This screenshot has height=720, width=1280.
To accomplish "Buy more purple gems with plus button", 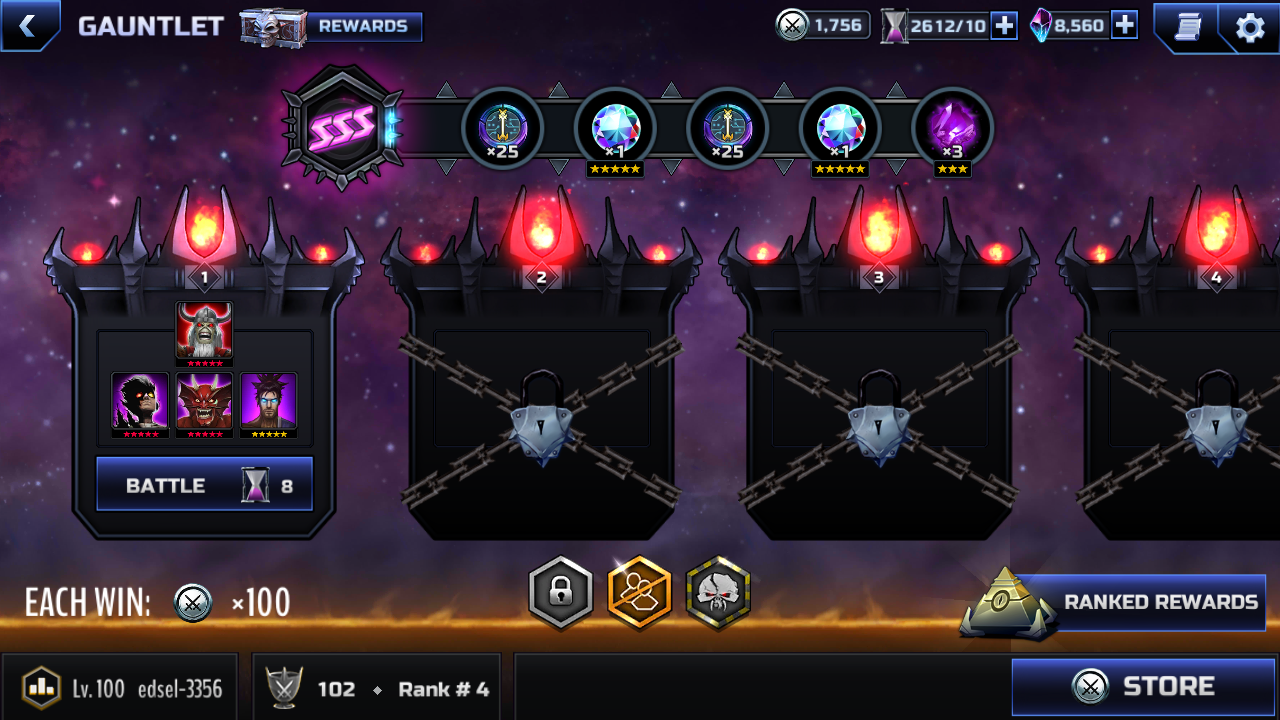I will pos(1124,26).
